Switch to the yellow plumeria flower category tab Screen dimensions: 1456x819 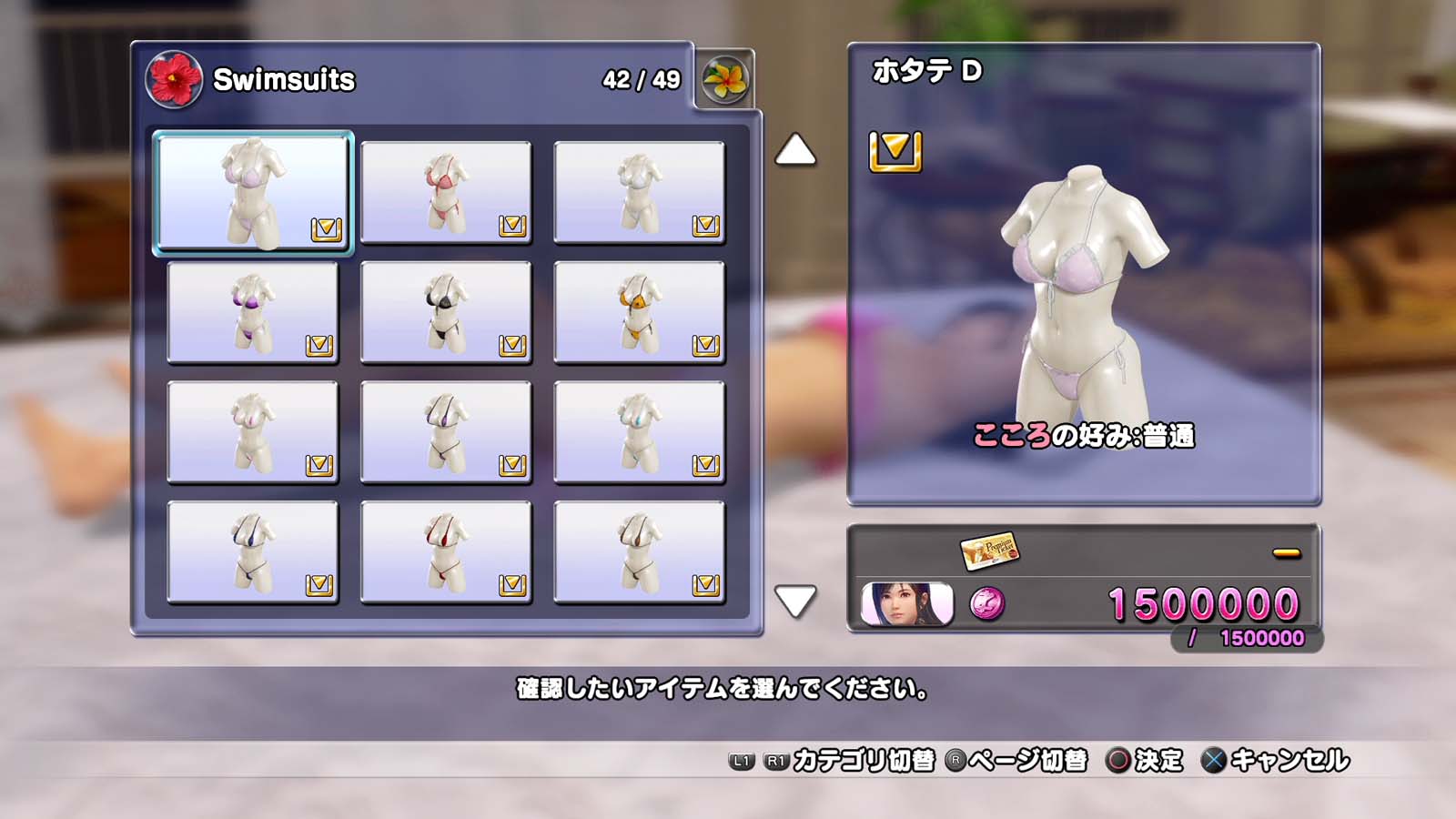725,79
